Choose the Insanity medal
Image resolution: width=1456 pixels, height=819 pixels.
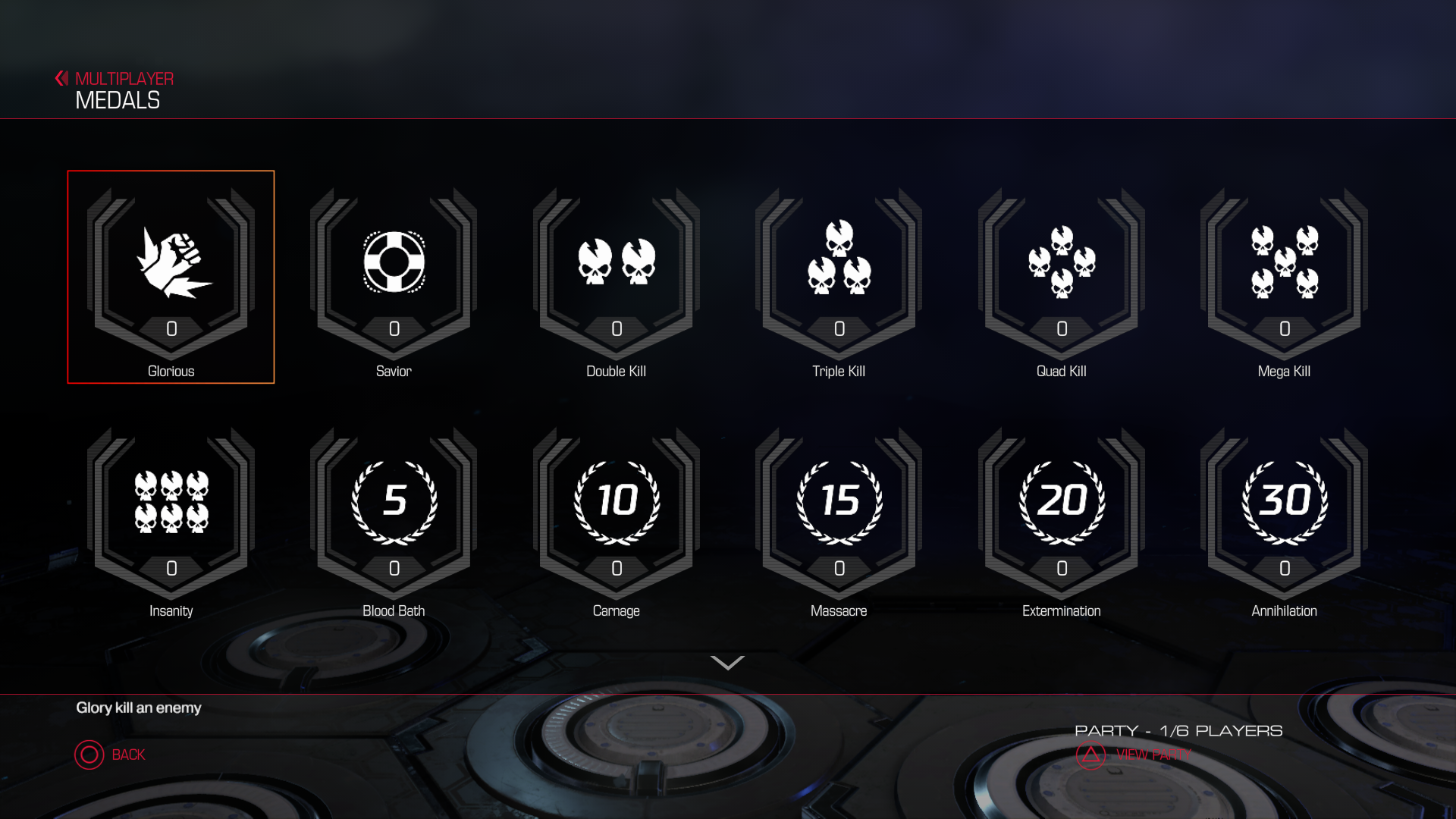coord(171,516)
